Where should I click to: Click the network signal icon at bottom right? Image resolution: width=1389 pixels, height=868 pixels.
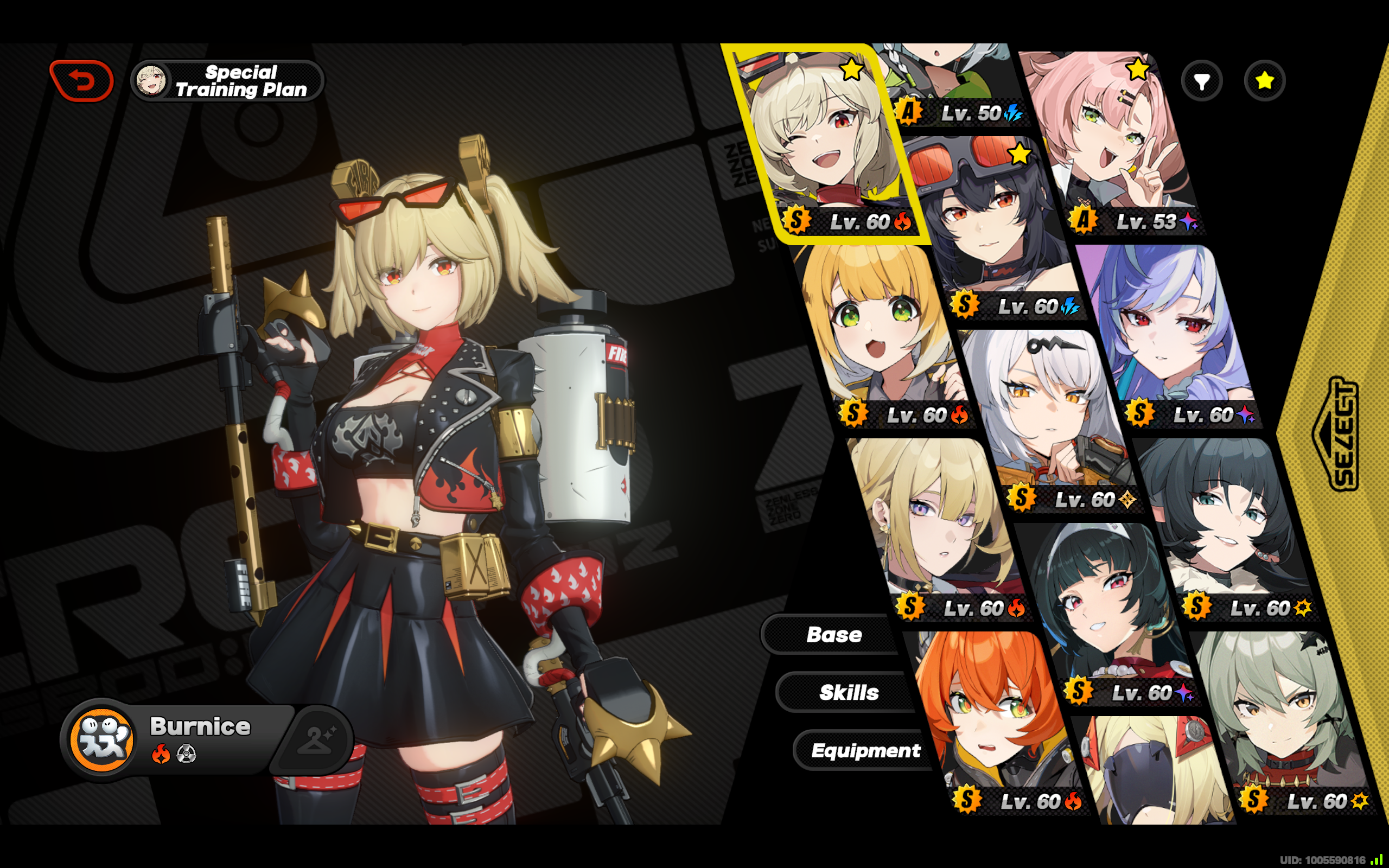point(1377,859)
